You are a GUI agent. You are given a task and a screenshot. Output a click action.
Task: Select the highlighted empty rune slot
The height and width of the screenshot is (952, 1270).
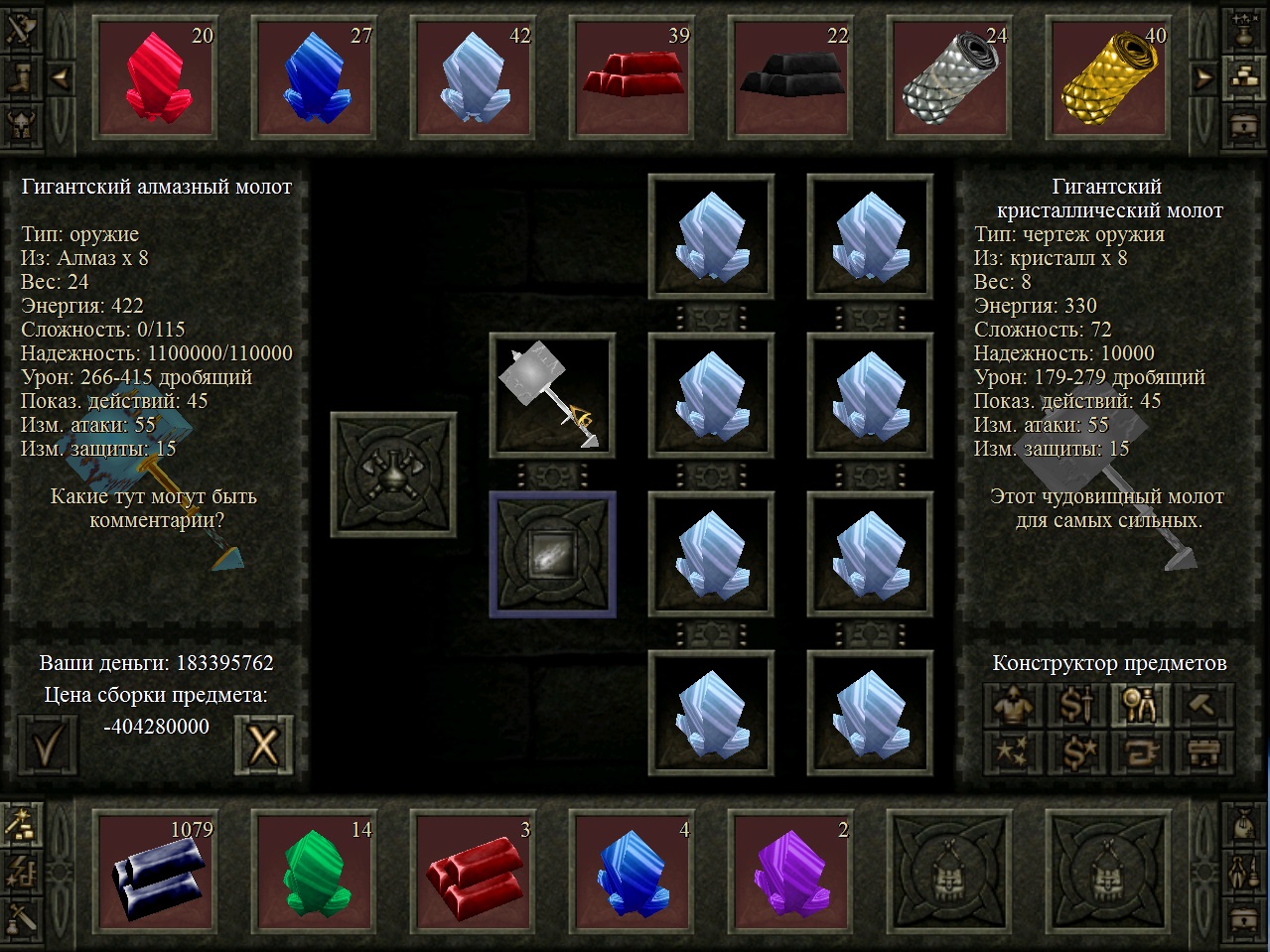(552, 554)
